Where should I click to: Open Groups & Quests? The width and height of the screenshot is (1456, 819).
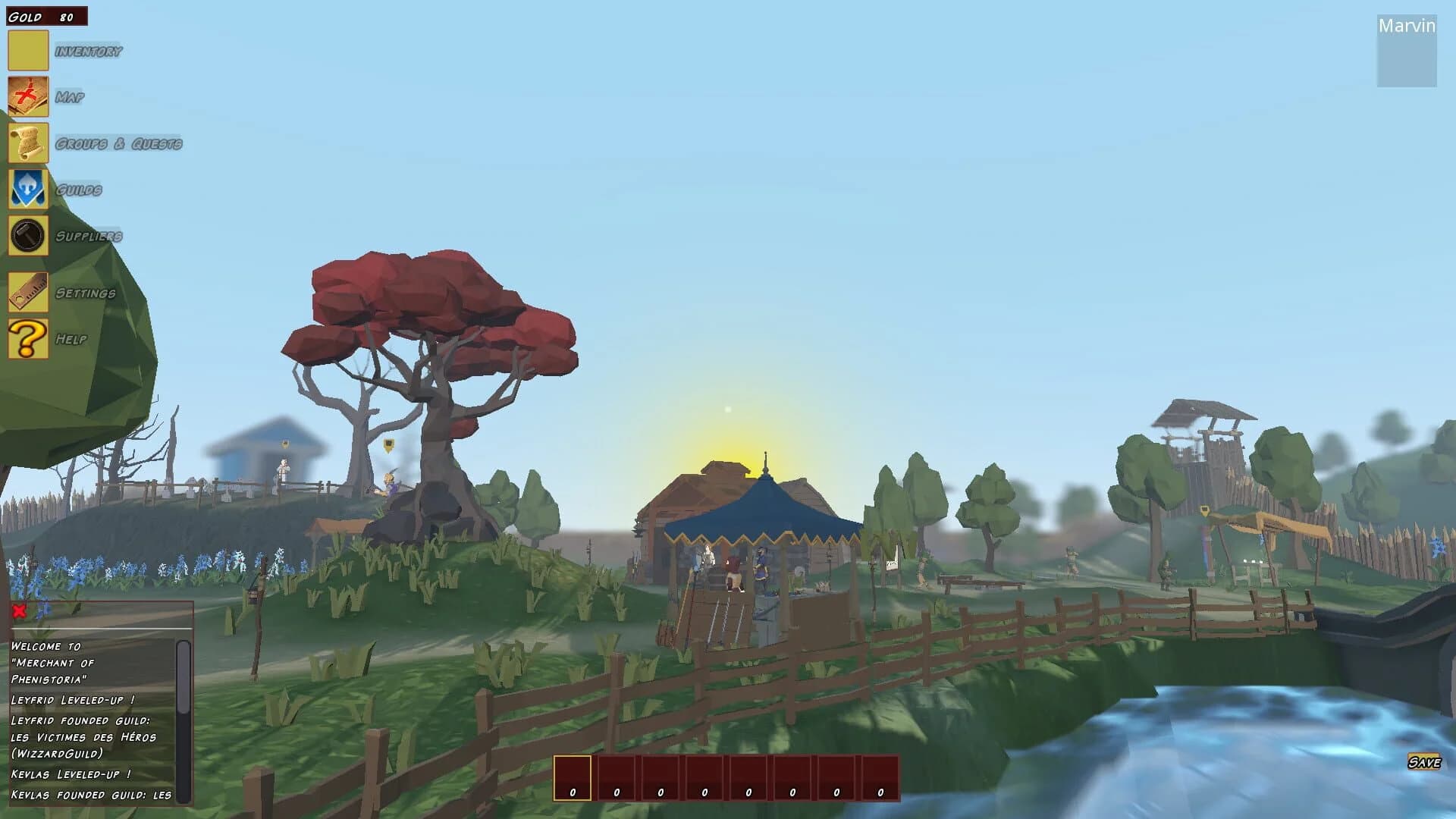coord(28,143)
